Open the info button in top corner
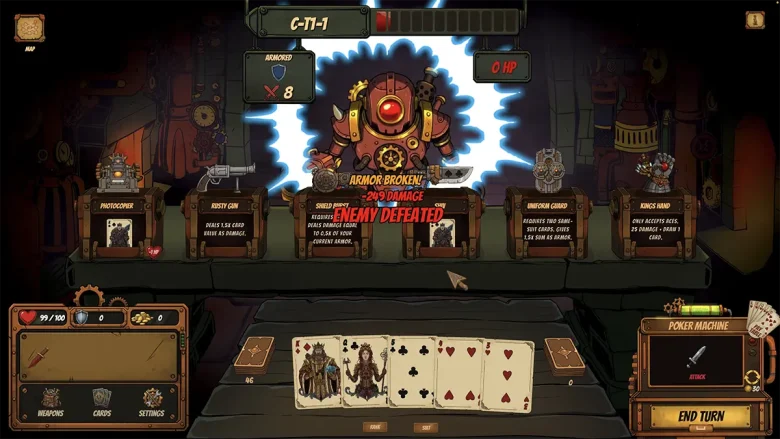The height and width of the screenshot is (439, 780). click(x=755, y=19)
